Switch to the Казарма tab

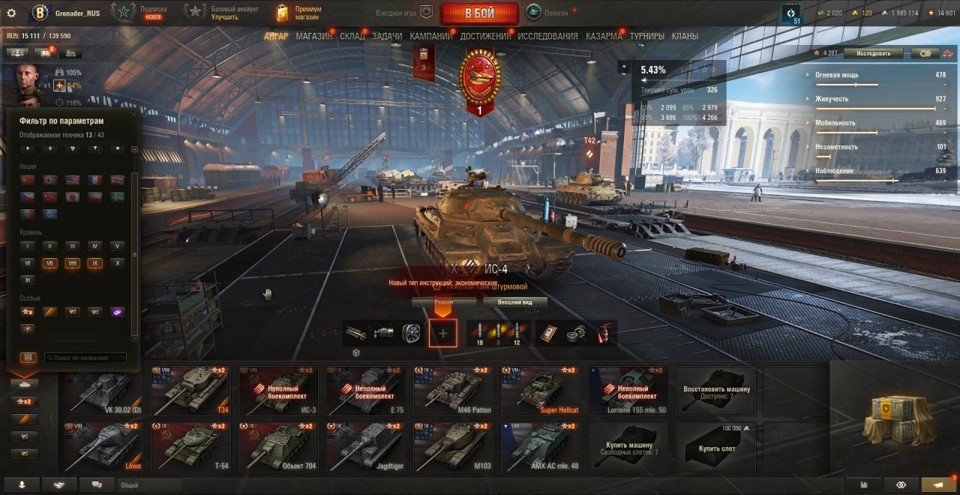pyautogui.click(x=604, y=36)
